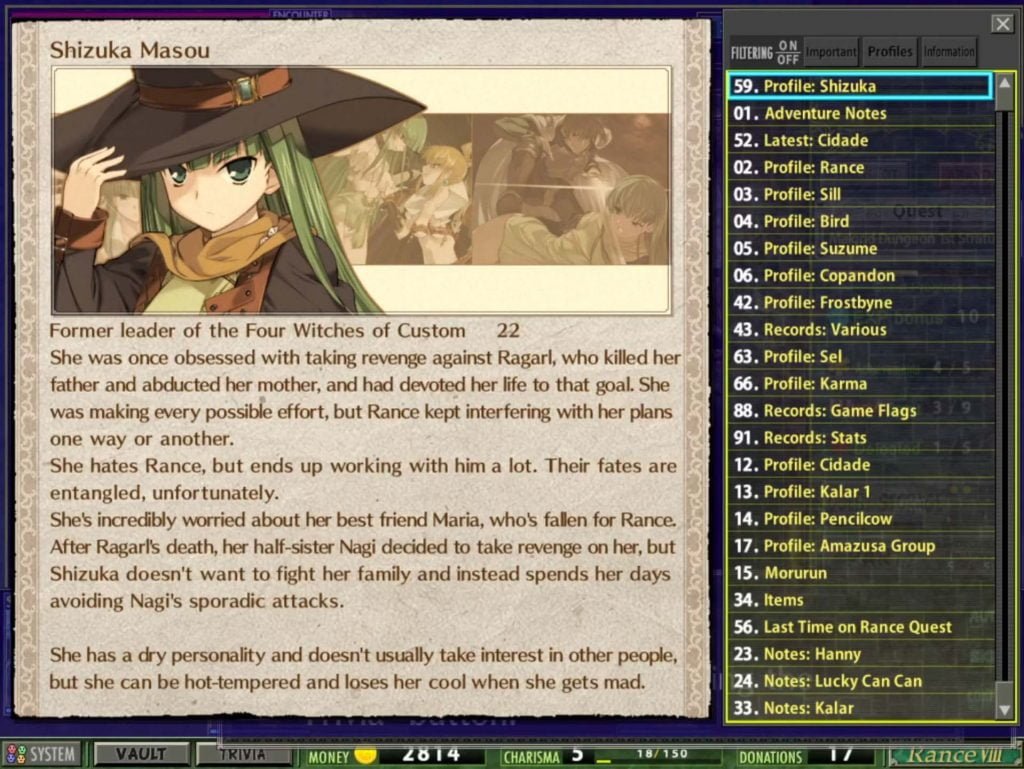Show the Profiles filter tab
Image resolution: width=1024 pixels, height=769 pixels.
click(x=889, y=52)
